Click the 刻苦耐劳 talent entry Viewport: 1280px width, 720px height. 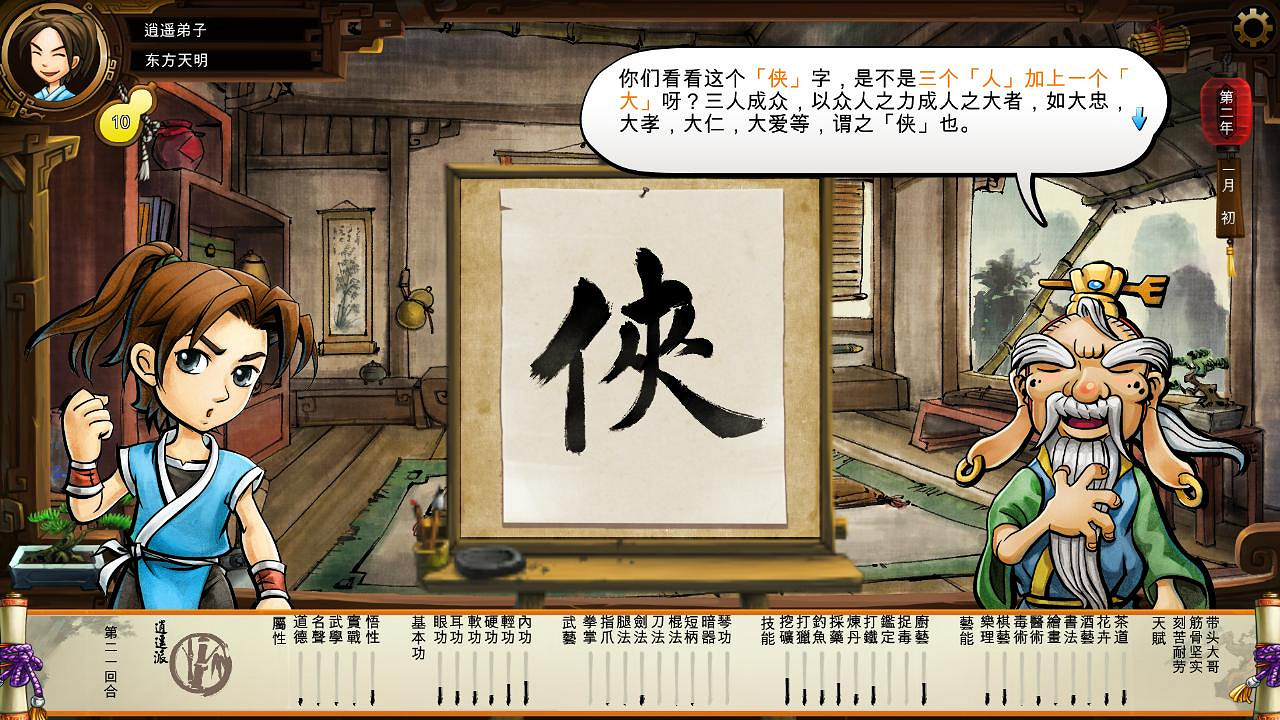1179,645
